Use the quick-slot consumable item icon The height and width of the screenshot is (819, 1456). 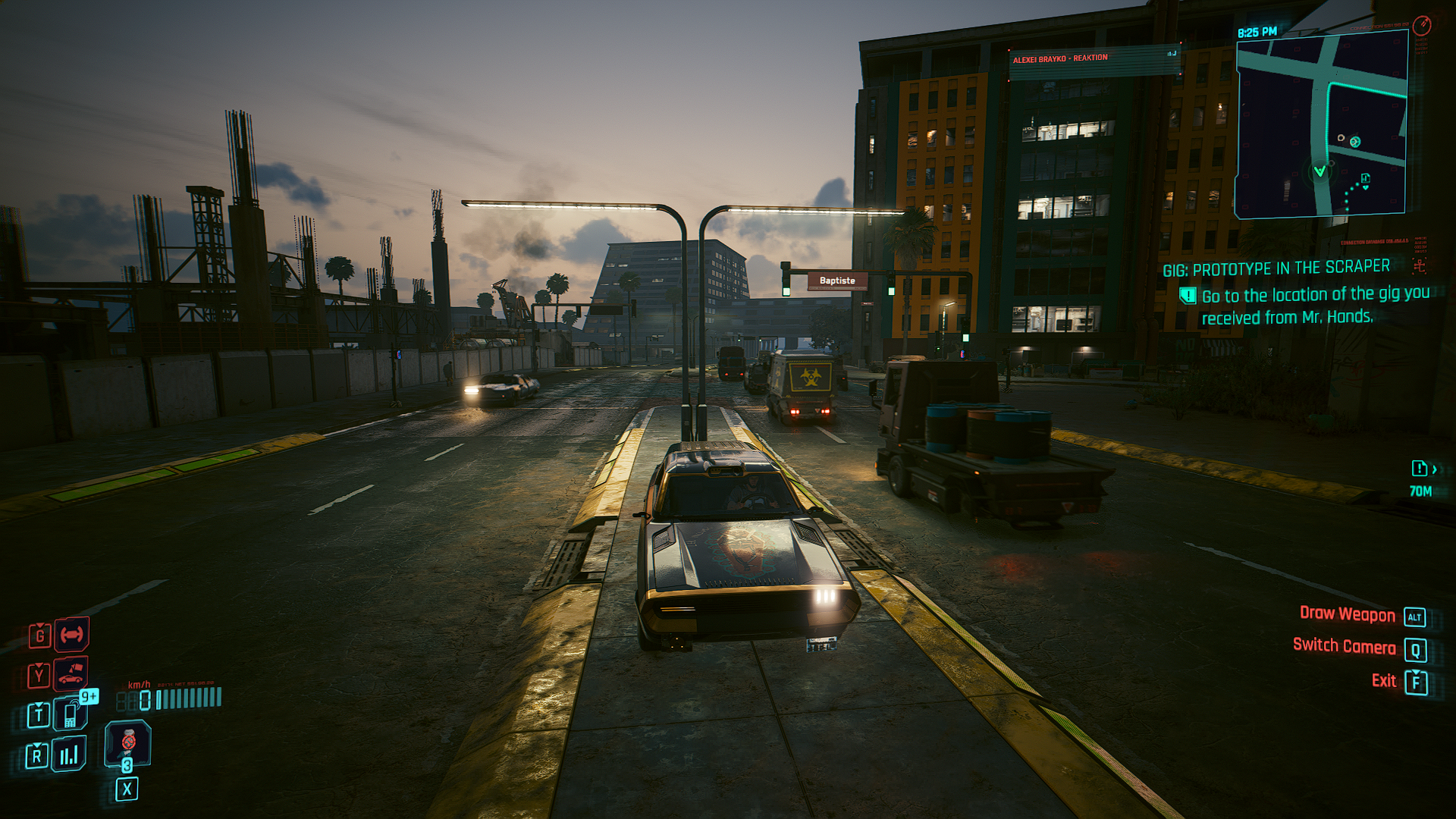(x=127, y=742)
